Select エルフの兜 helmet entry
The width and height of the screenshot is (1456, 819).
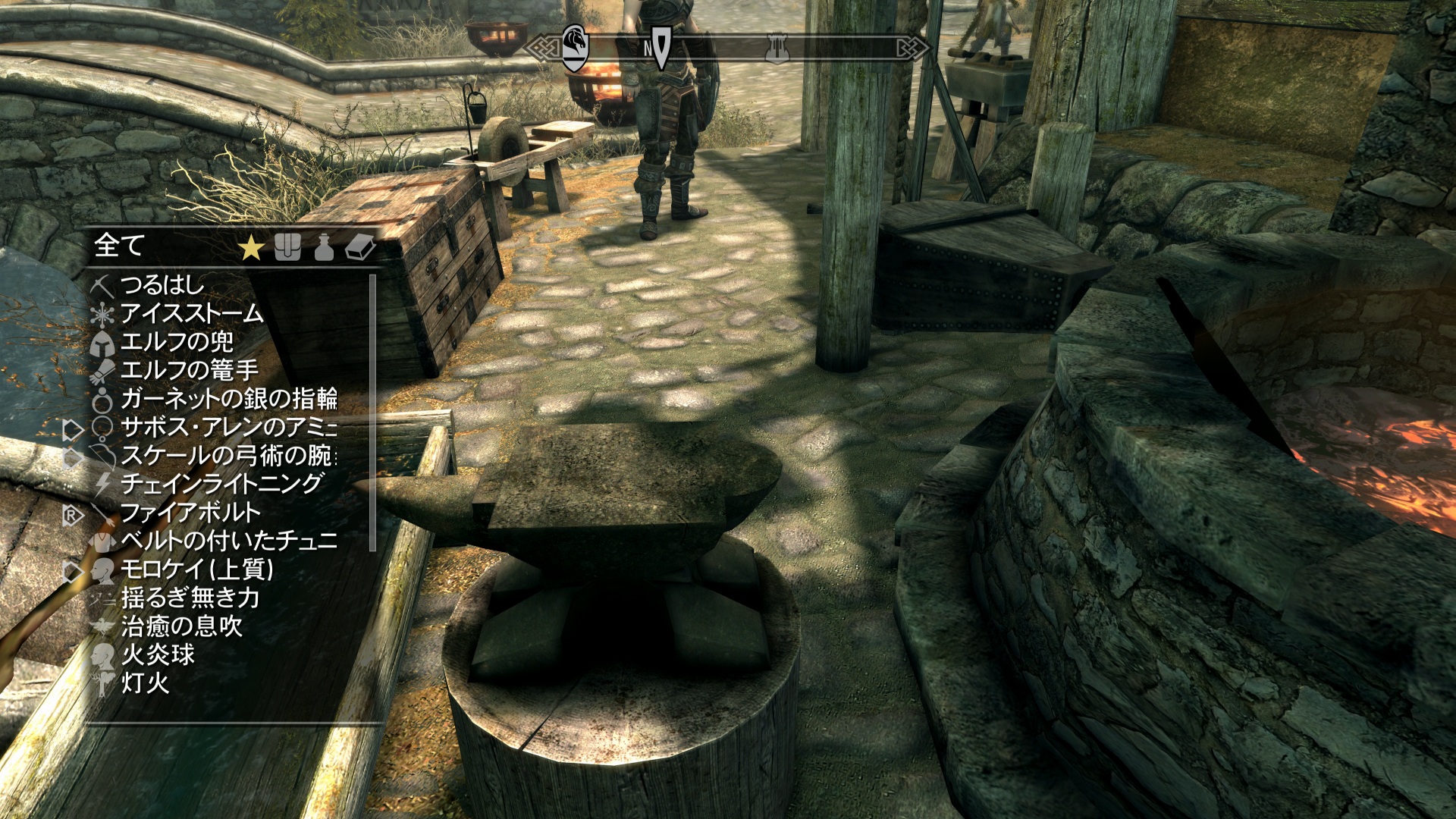tap(177, 342)
